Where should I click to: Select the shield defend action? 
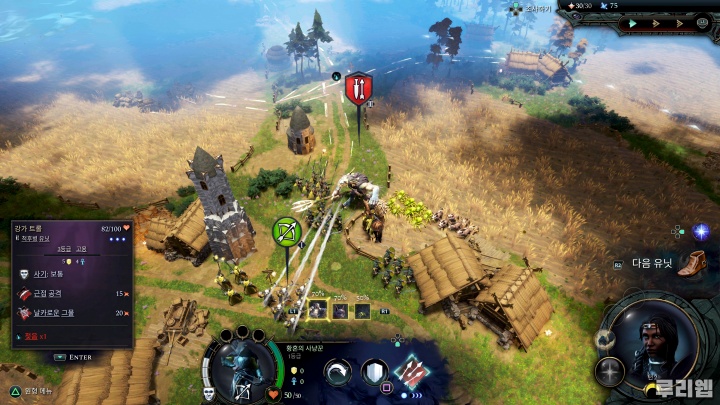[376, 374]
